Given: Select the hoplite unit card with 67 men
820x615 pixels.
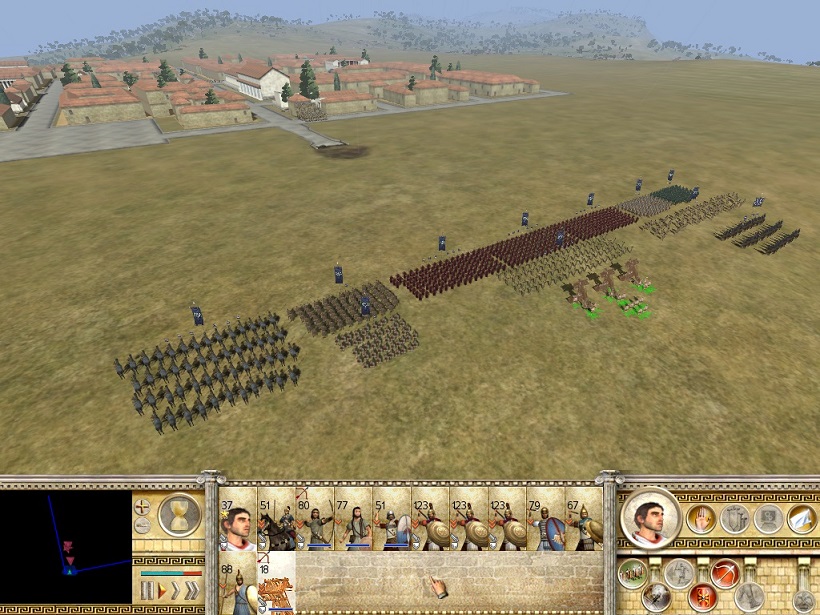Looking at the screenshot, I should [584, 520].
